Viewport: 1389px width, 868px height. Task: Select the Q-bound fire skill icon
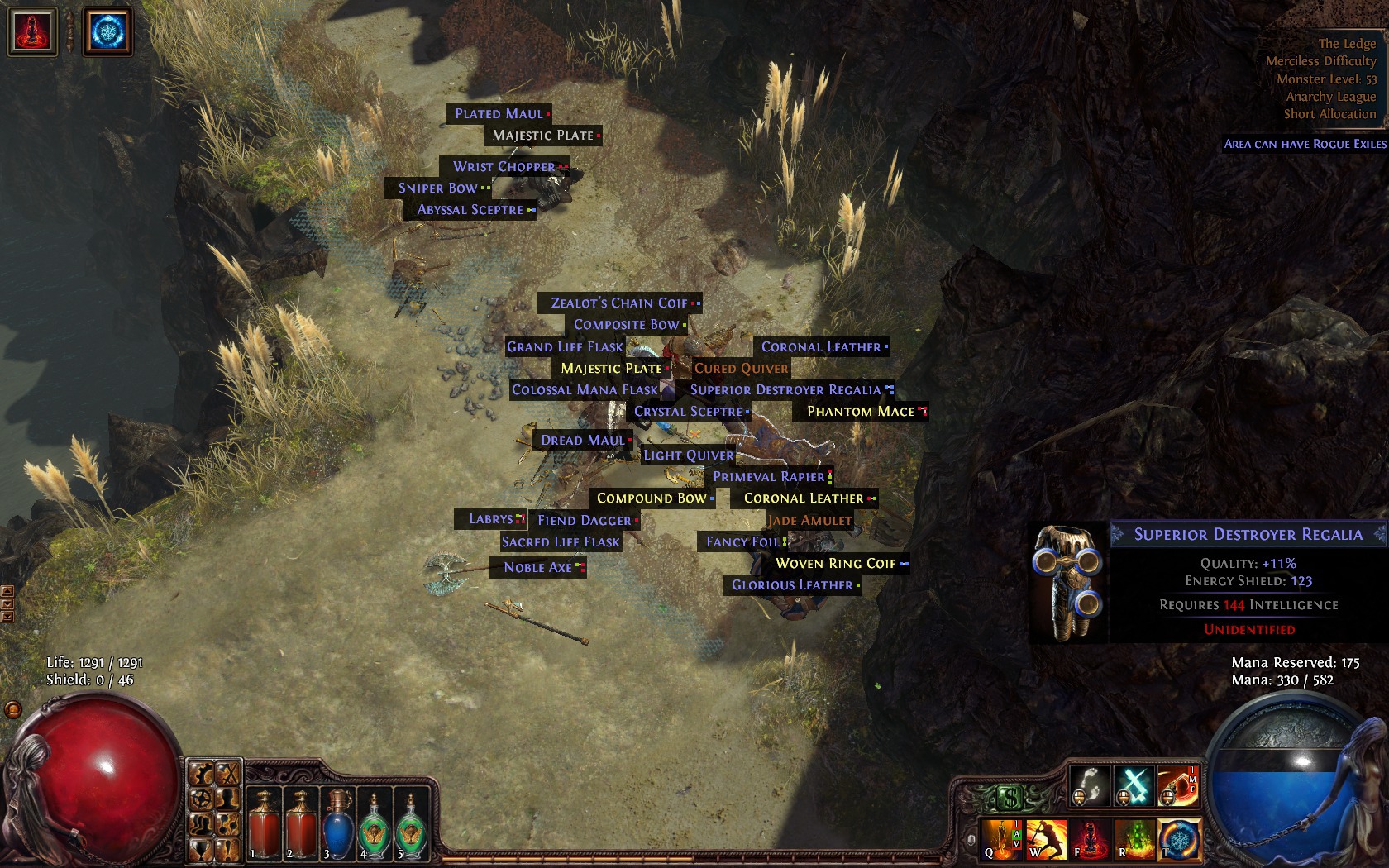(x=1002, y=838)
